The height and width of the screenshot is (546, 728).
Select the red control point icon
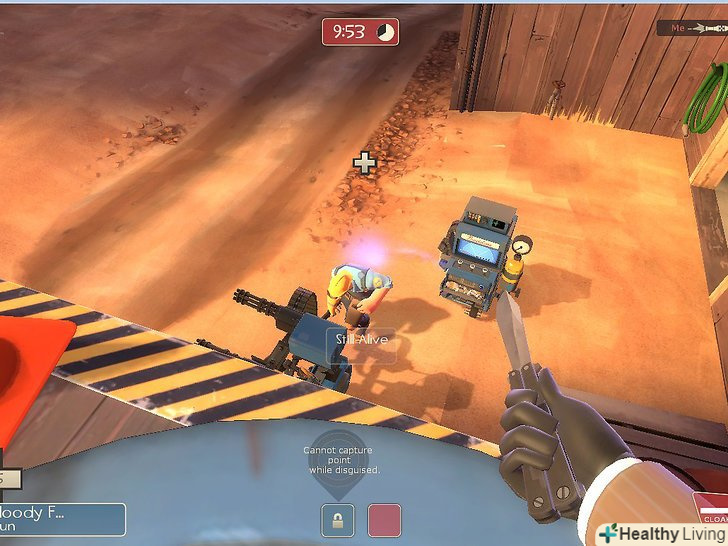click(x=384, y=520)
